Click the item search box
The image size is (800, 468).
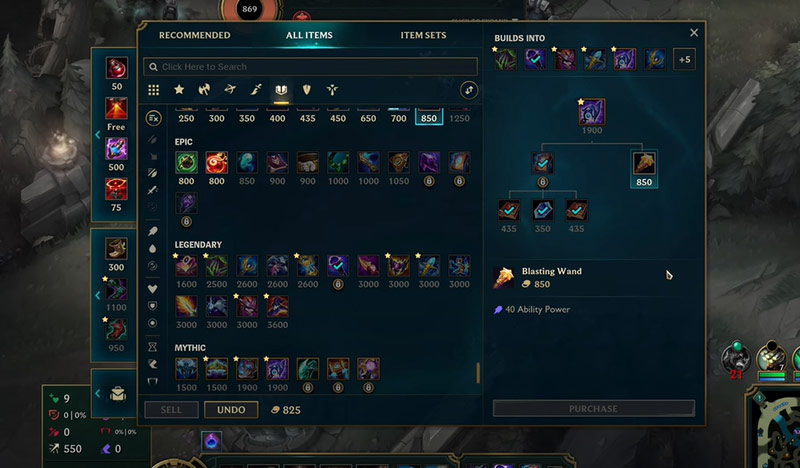[310, 67]
